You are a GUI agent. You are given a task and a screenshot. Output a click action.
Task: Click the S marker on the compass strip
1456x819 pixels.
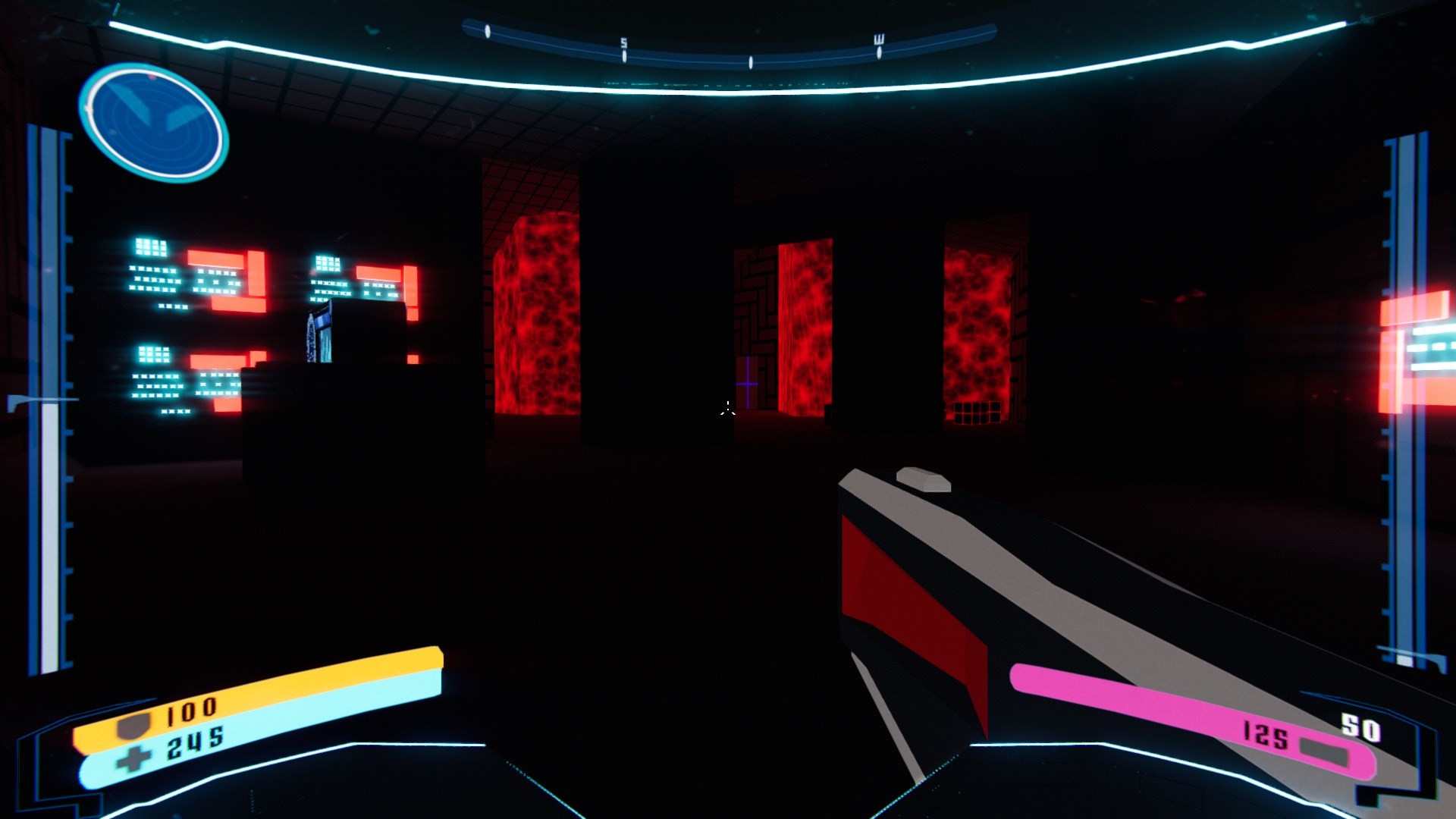(623, 43)
